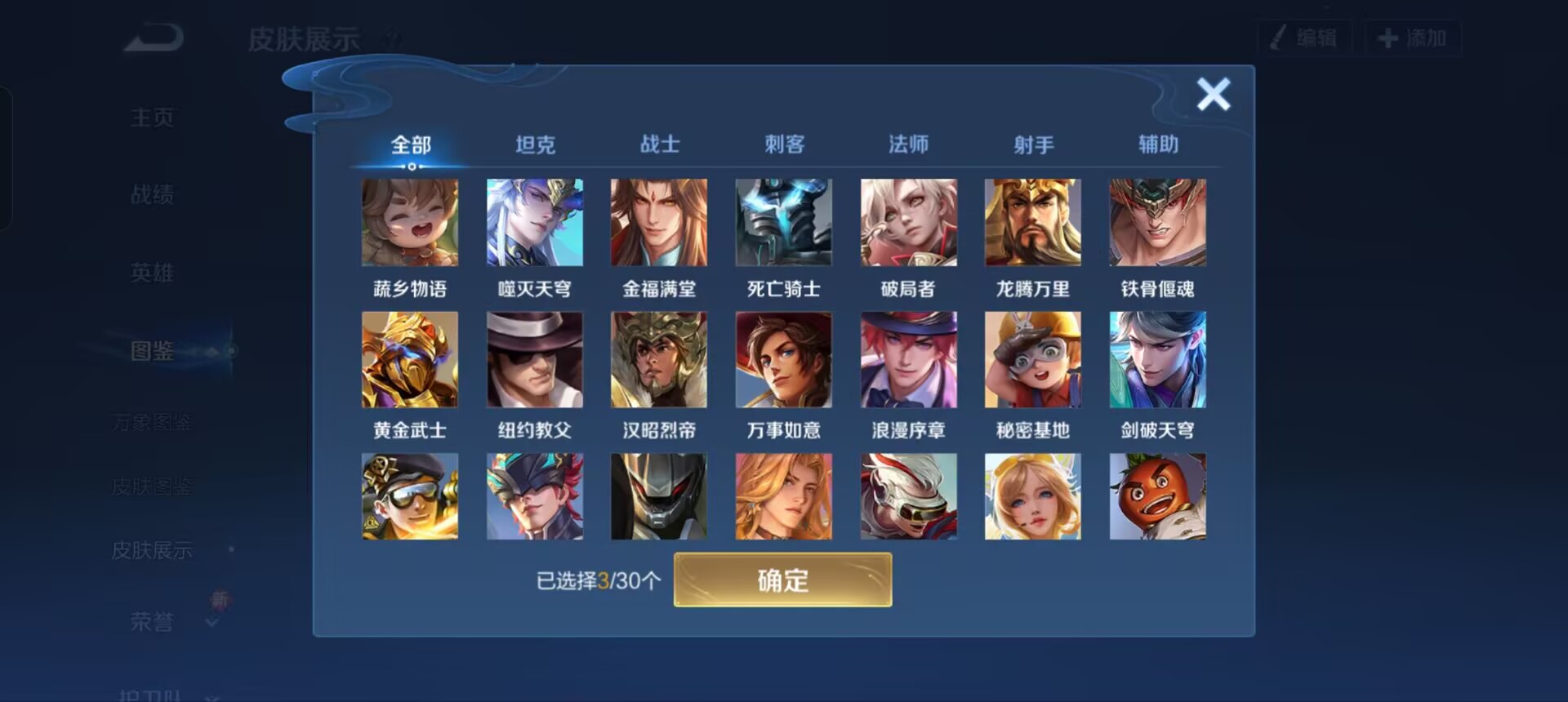The width and height of the screenshot is (1568, 702).
Task: Select the 龙腾万里 skin thumbnail
Action: point(1032,221)
